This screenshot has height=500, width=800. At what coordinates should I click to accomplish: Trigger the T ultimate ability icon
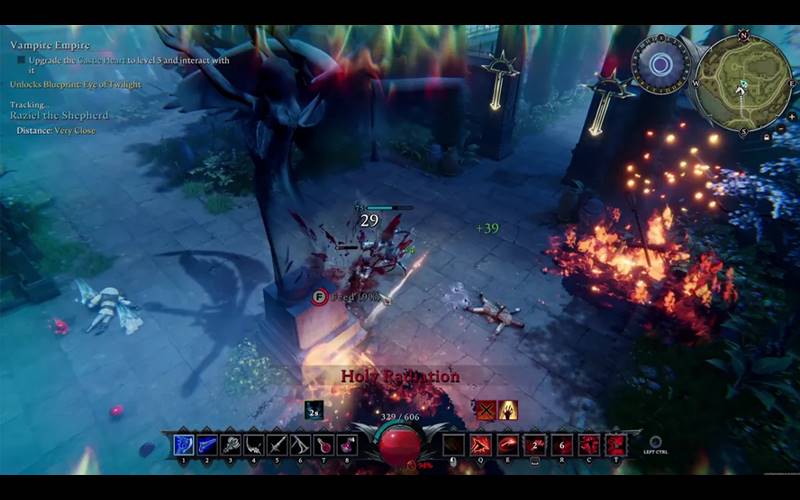click(x=616, y=445)
